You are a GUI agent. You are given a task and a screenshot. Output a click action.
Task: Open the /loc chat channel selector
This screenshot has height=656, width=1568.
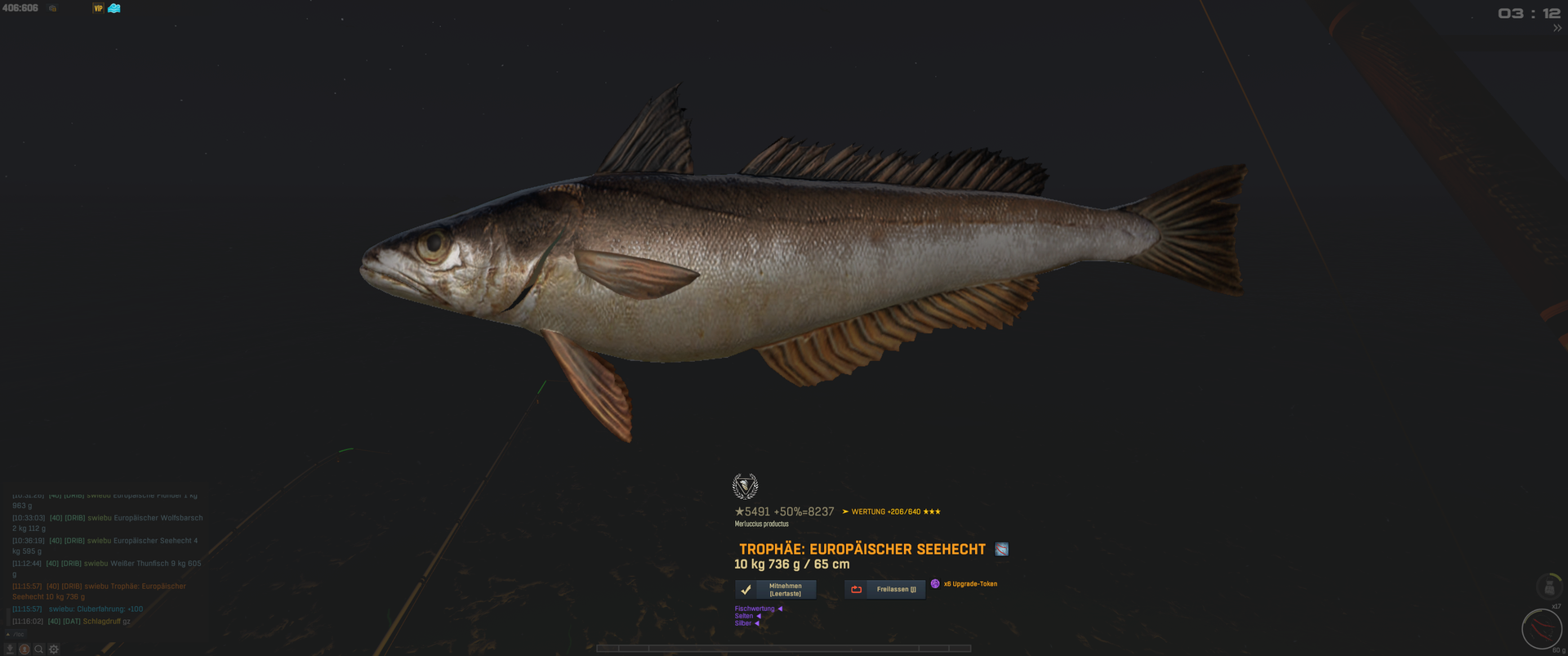point(16,635)
